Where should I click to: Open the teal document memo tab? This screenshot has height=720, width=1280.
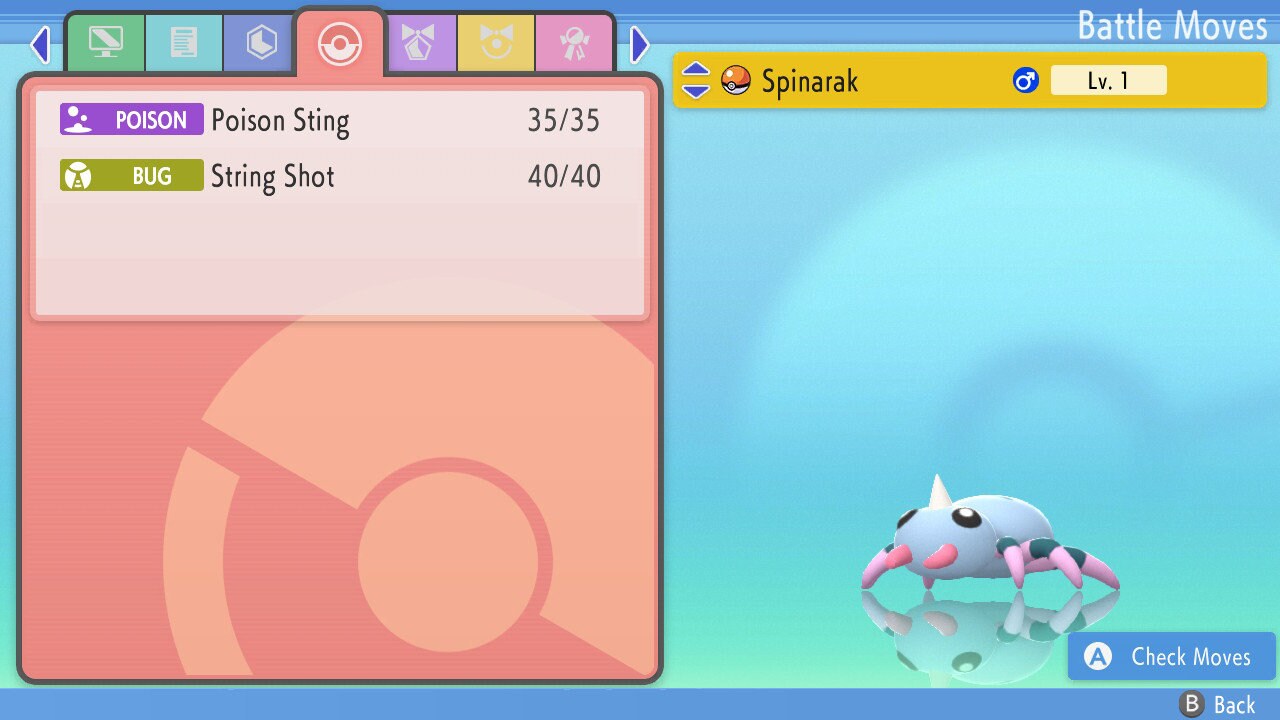pyautogui.click(x=183, y=43)
